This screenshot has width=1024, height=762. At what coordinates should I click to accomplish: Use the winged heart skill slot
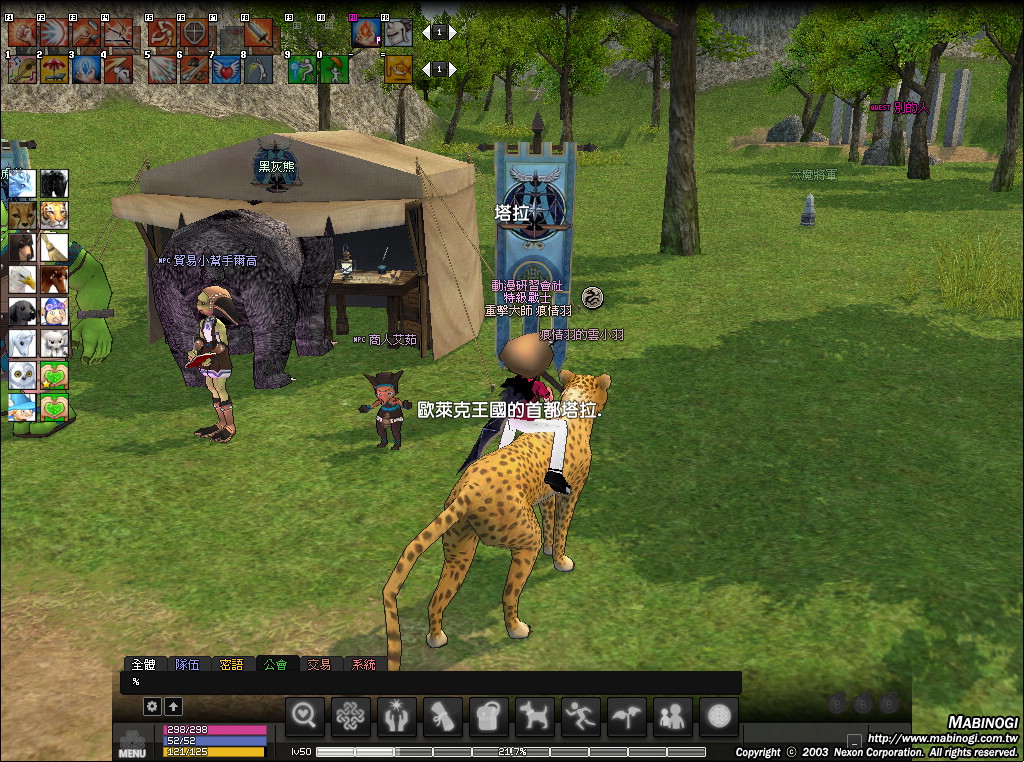[x=226, y=69]
